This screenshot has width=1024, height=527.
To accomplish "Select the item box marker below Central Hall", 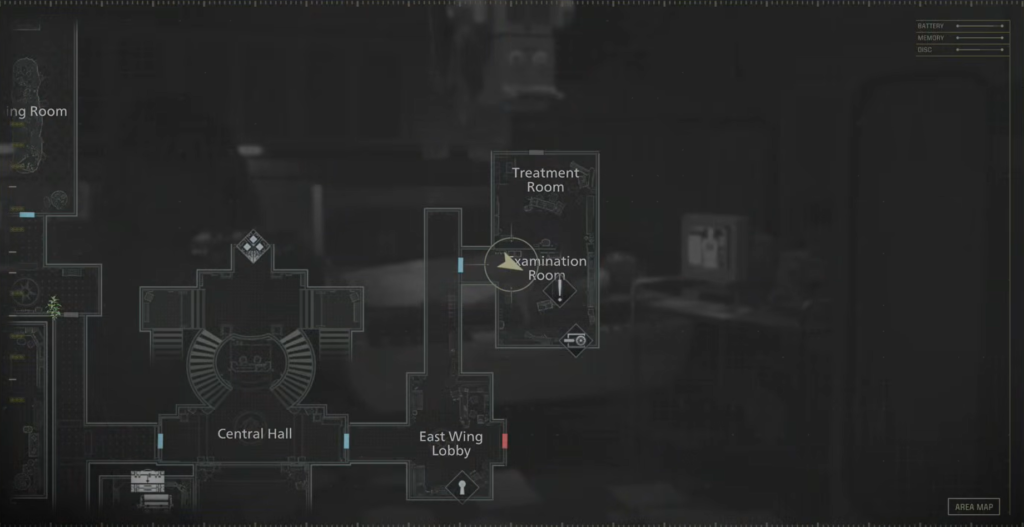I will tap(147, 484).
